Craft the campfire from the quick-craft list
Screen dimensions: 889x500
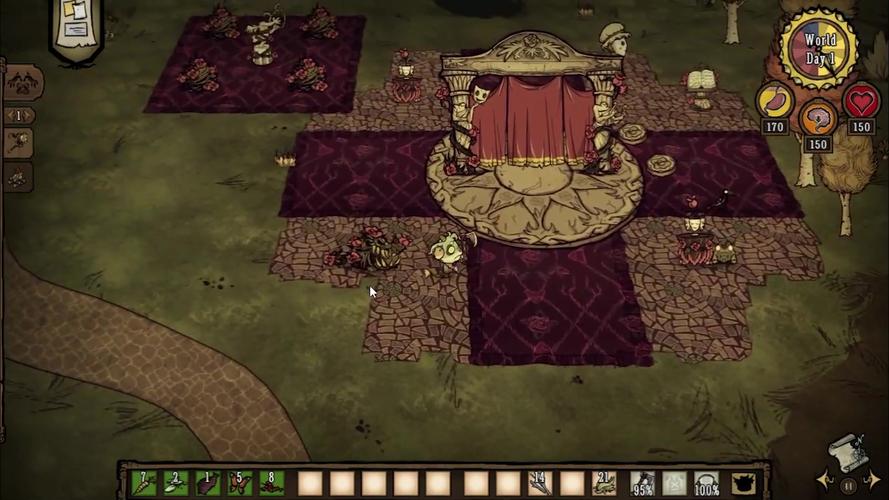pos(19,177)
